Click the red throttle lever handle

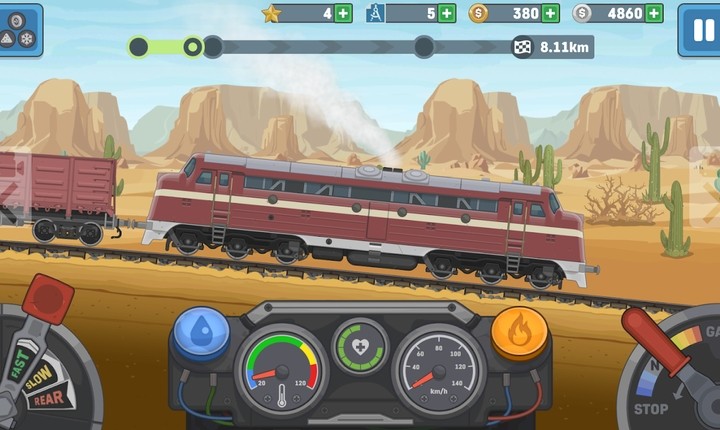(x=642, y=328)
